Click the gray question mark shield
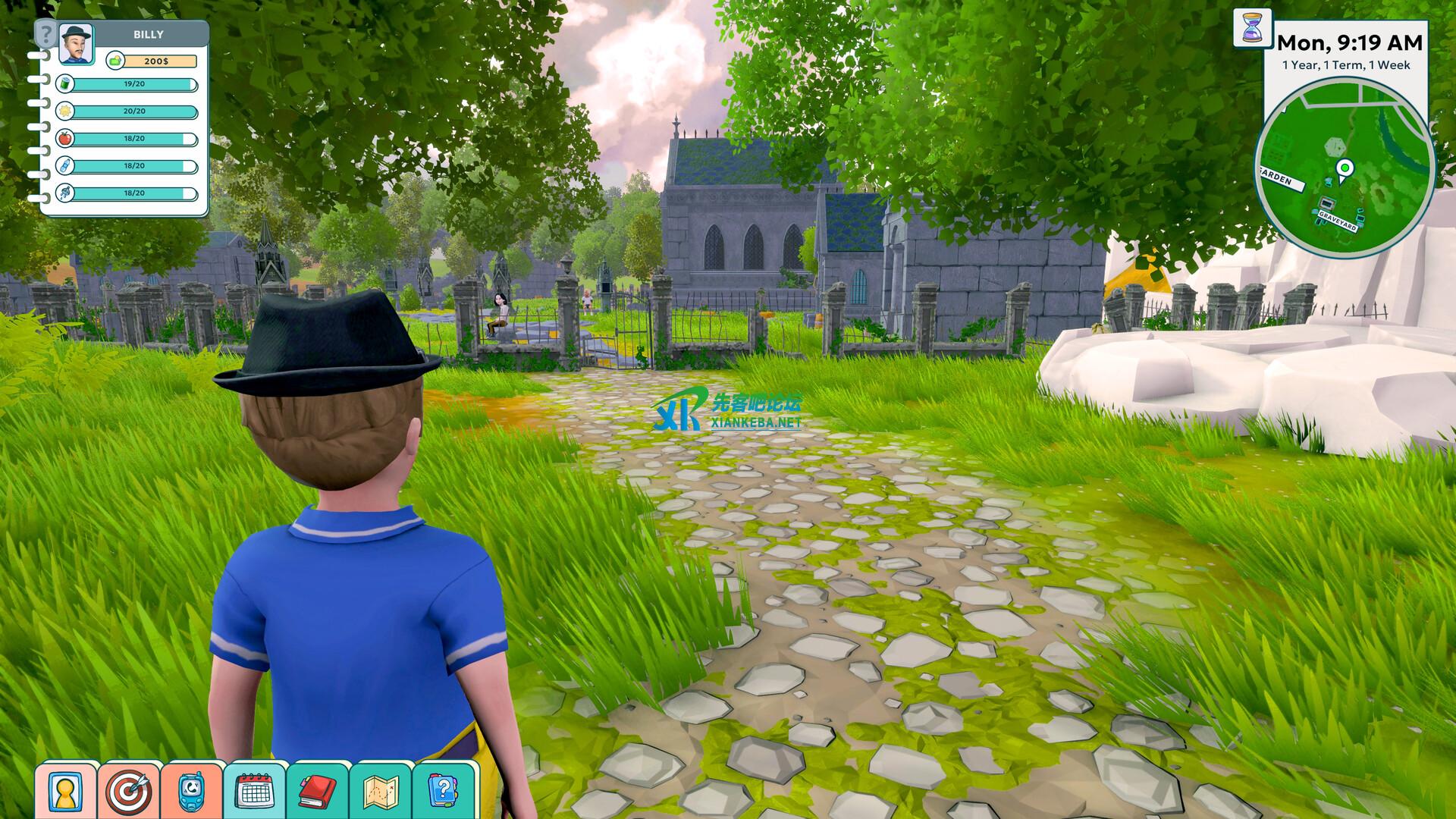The image size is (1456, 819). tap(46, 34)
